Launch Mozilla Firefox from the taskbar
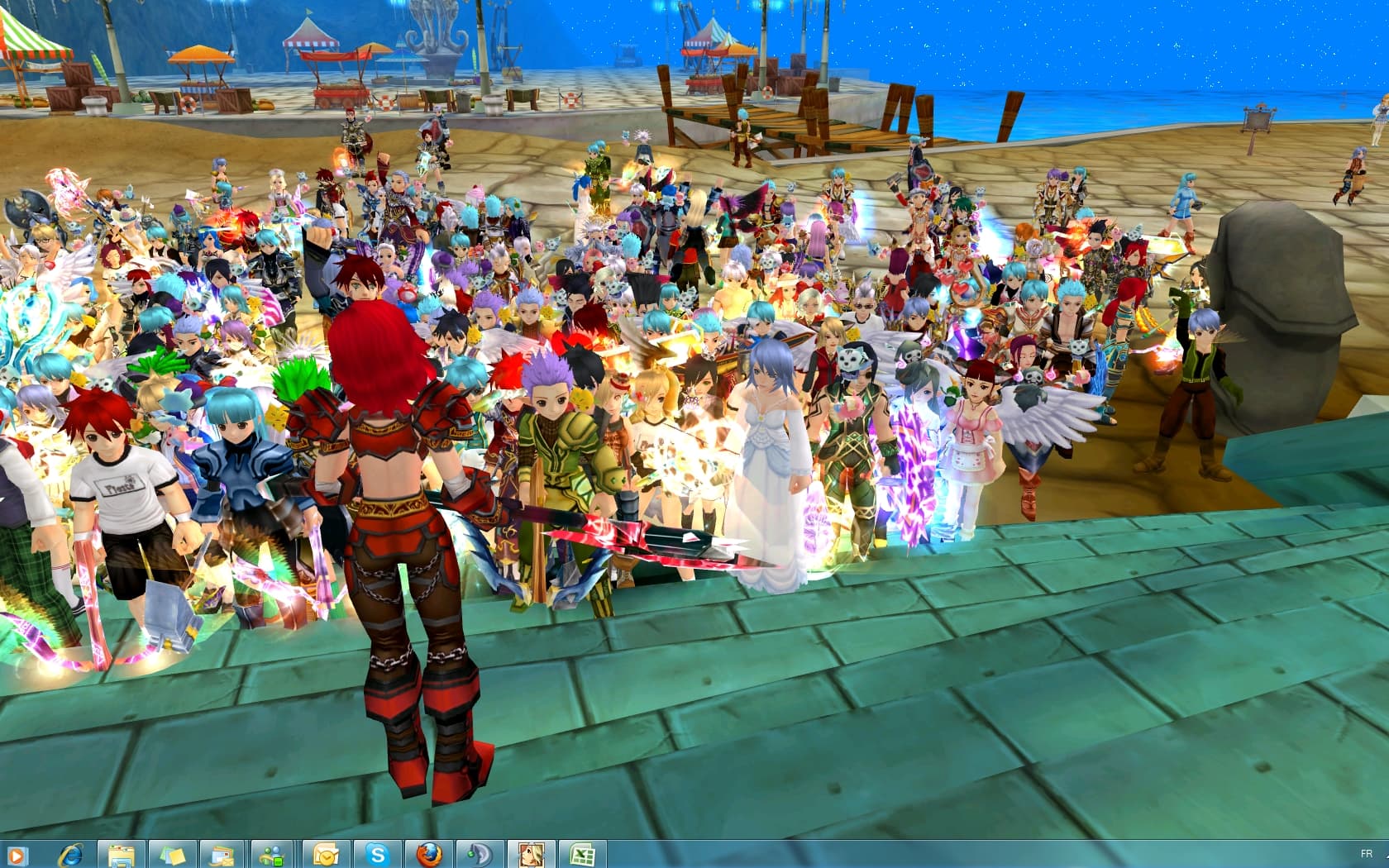Screen dimensions: 1389x868 click(x=427, y=854)
